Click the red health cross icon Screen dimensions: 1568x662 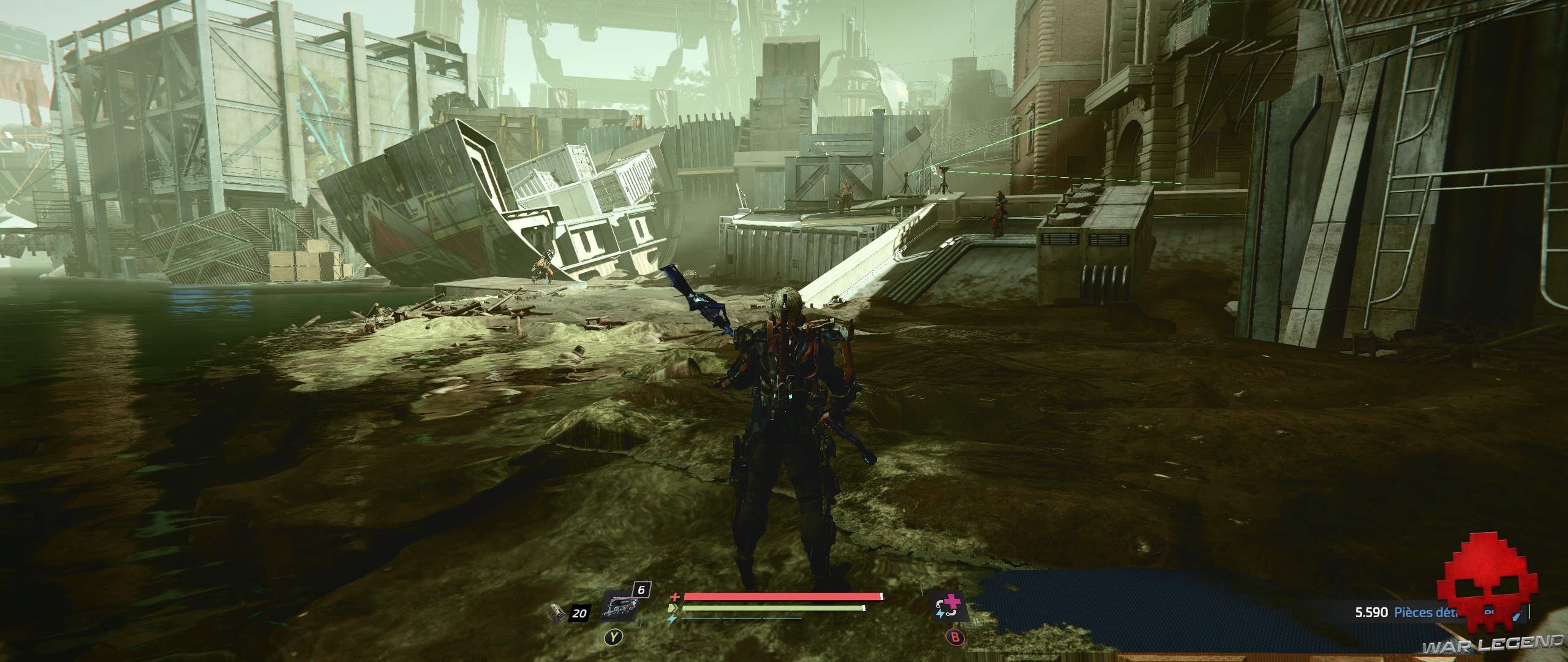pyautogui.click(x=676, y=596)
